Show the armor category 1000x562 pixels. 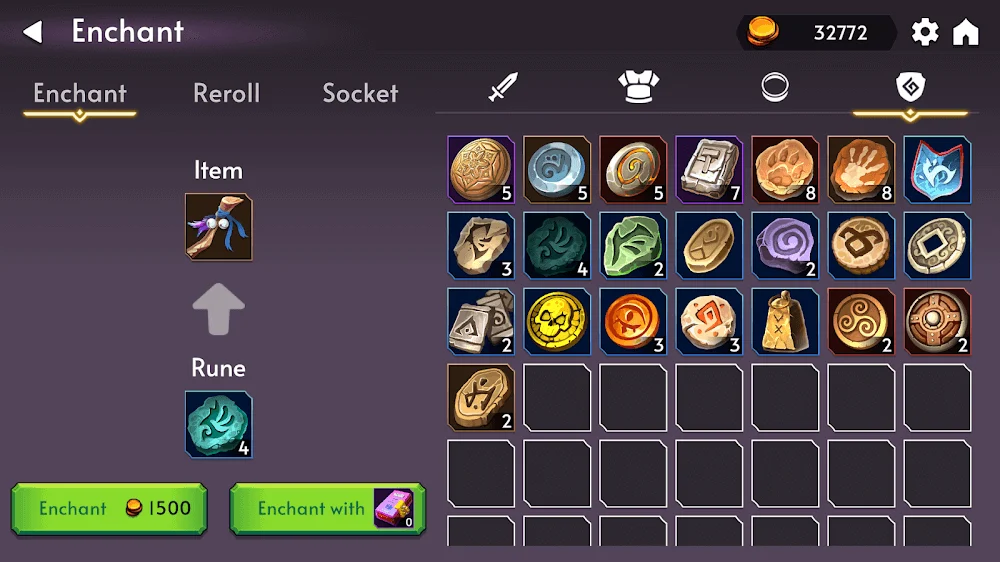pyautogui.click(x=636, y=88)
